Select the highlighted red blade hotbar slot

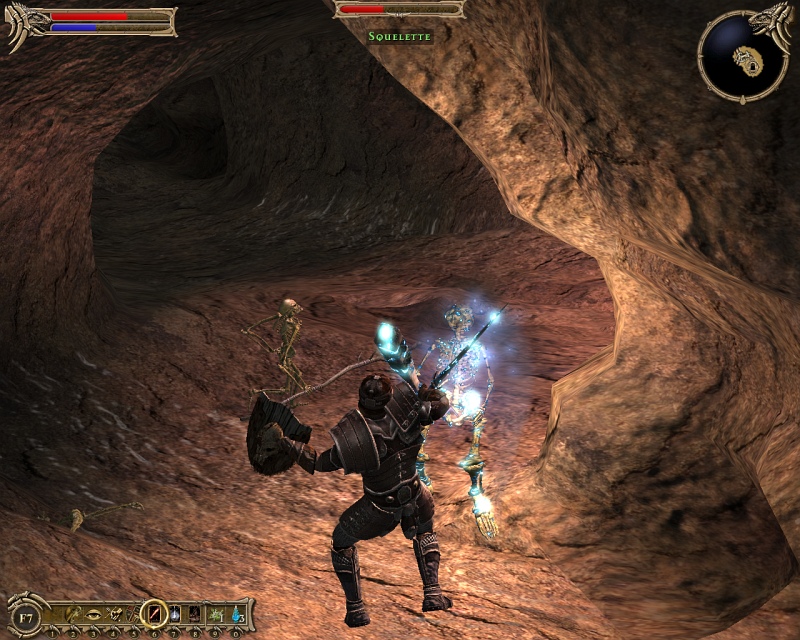coord(154,613)
